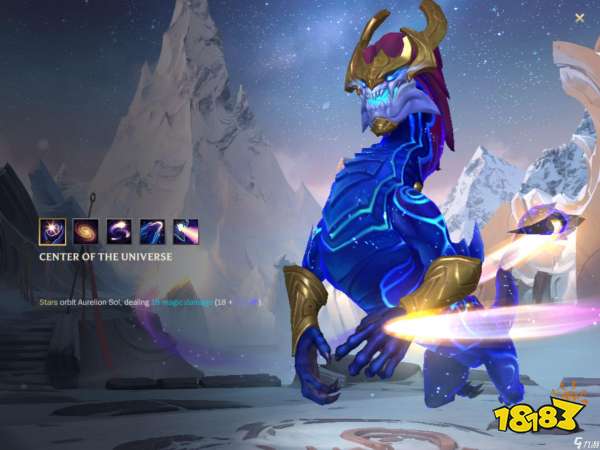Choose the spiral galaxy ability icon
The width and height of the screenshot is (600, 450).
pyautogui.click(x=86, y=232)
